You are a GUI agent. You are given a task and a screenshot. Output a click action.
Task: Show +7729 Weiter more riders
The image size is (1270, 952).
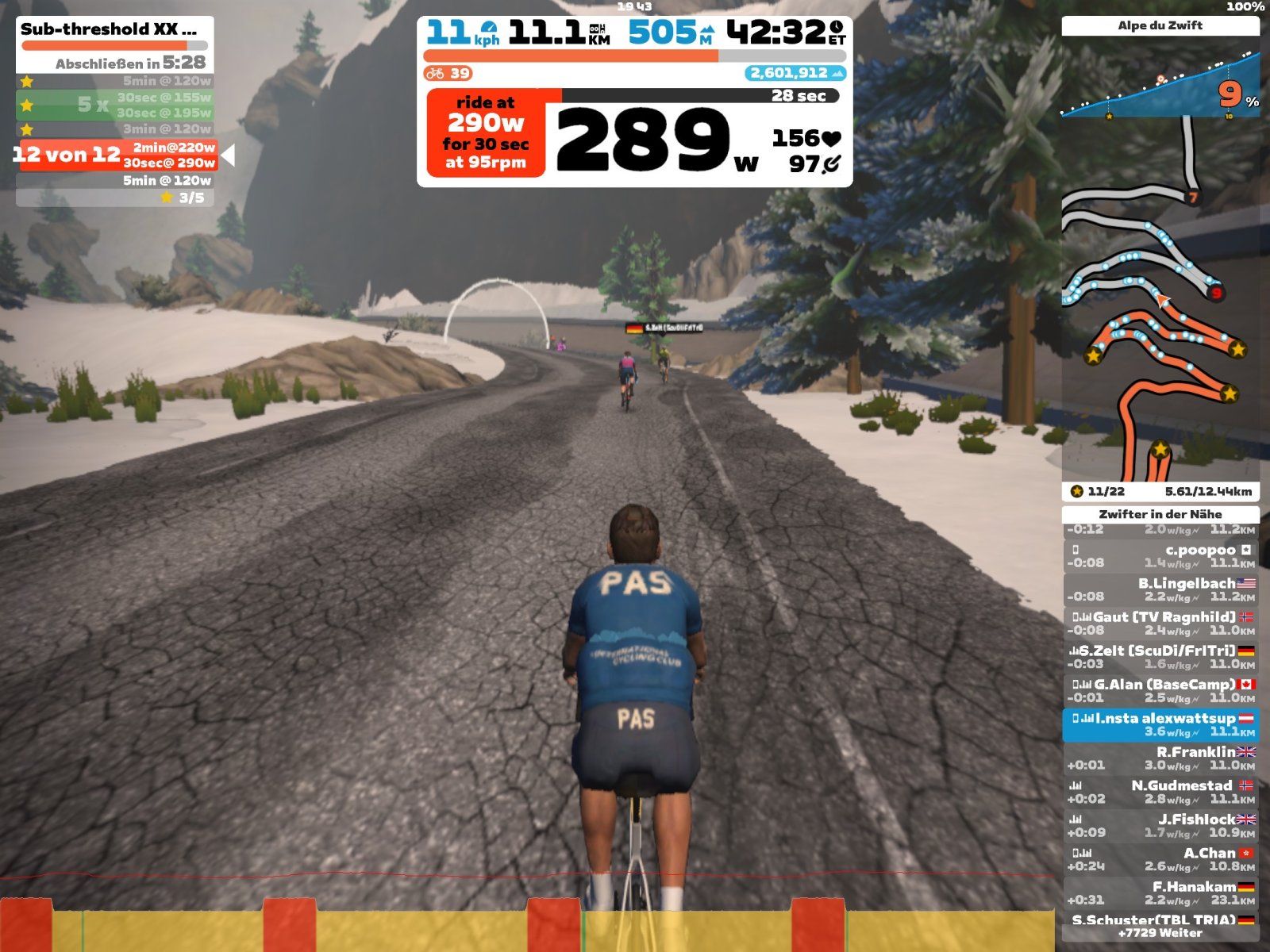[x=1160, y=934]
